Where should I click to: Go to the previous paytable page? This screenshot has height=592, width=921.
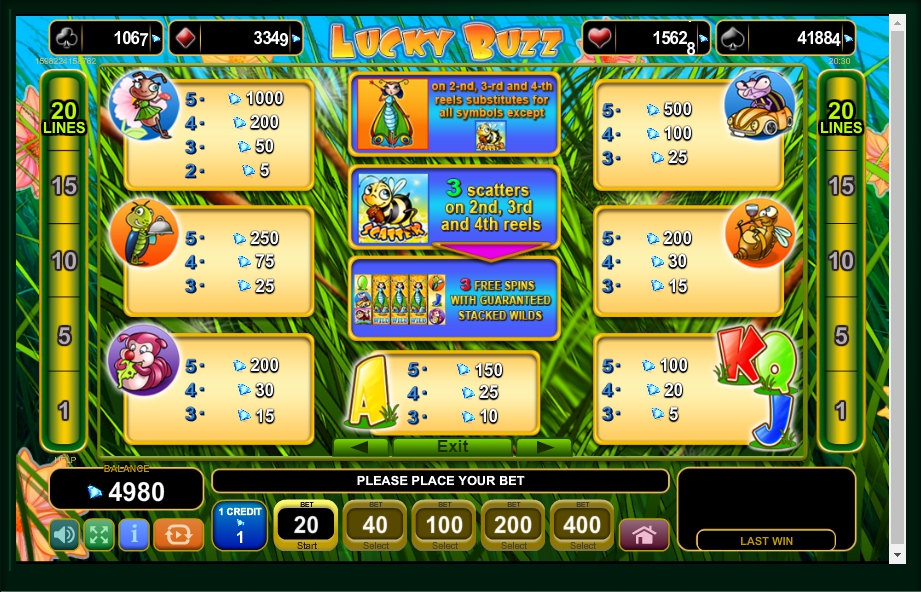[x=360, y=446]
